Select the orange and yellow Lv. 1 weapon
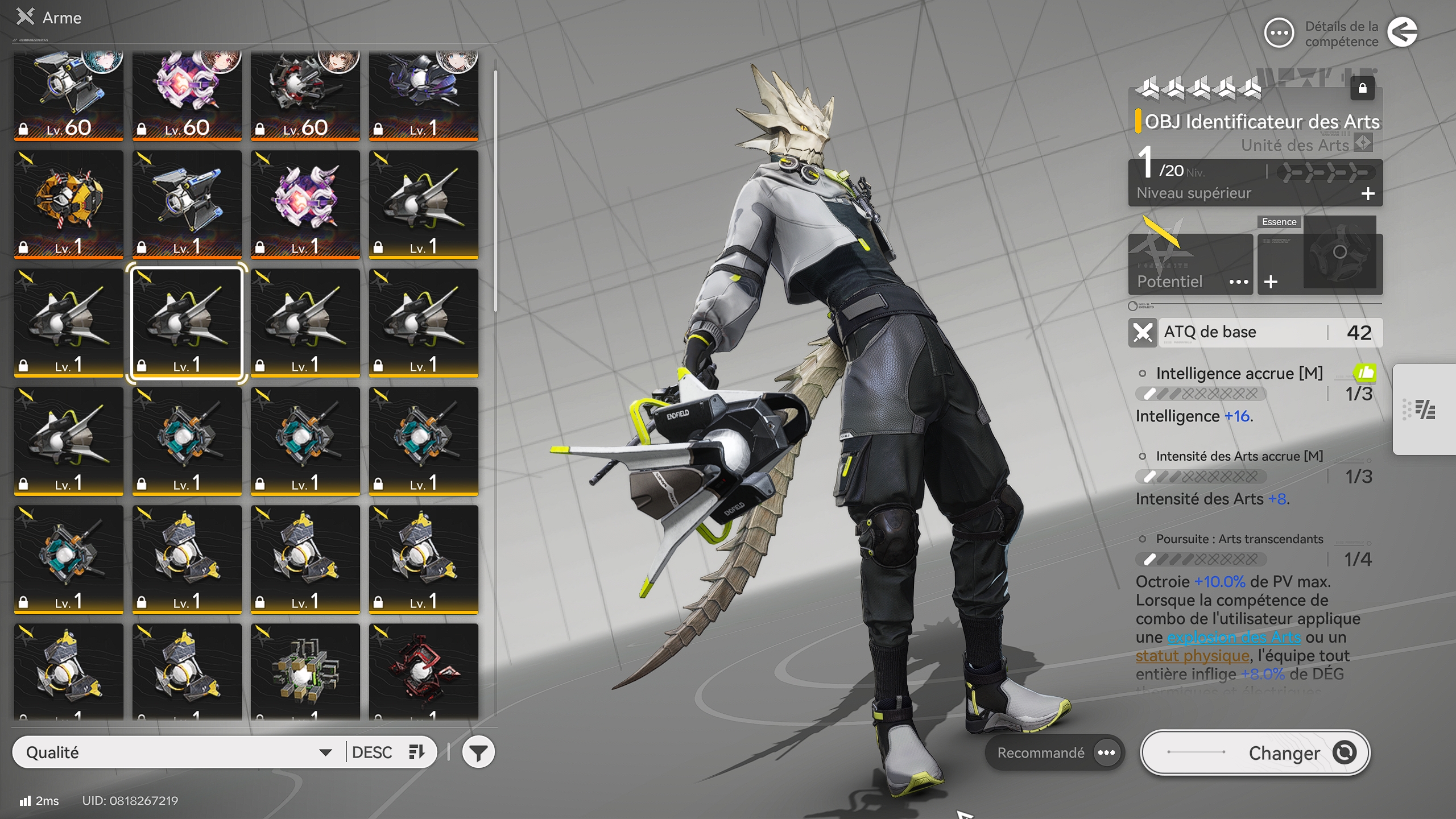 click(69, 204)
